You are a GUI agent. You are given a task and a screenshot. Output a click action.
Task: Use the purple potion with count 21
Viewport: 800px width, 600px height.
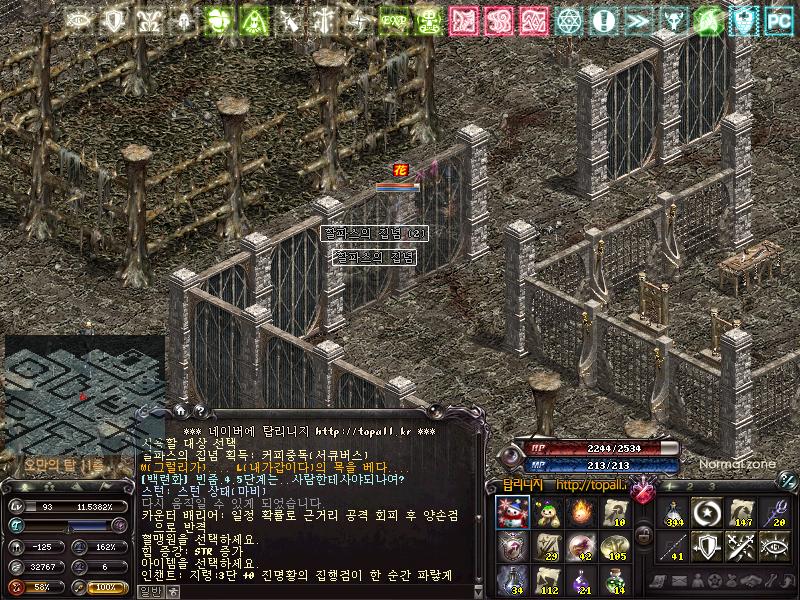(x=580, y=579)
